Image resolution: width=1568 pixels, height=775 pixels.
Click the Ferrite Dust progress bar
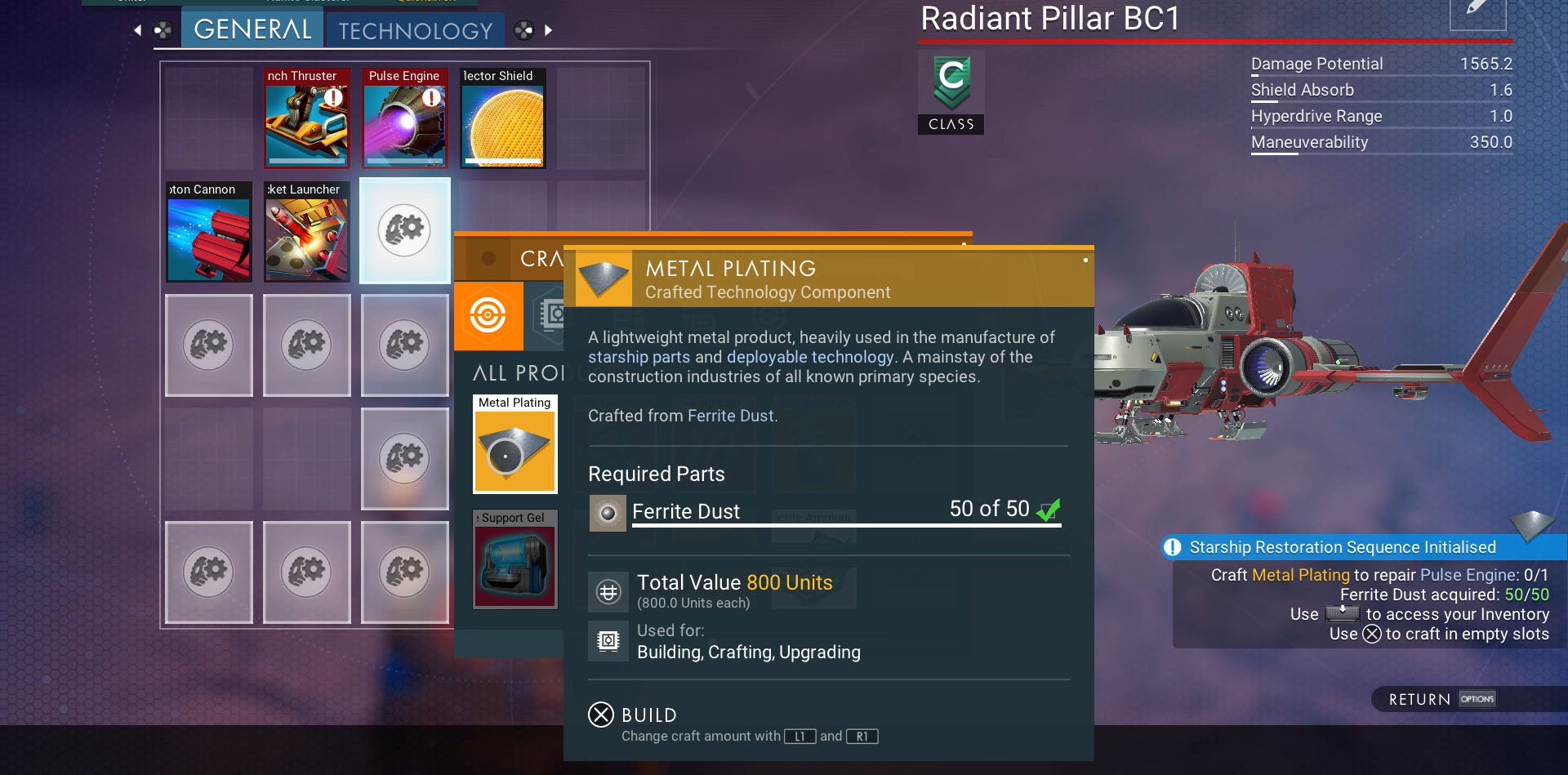point(845,525)
